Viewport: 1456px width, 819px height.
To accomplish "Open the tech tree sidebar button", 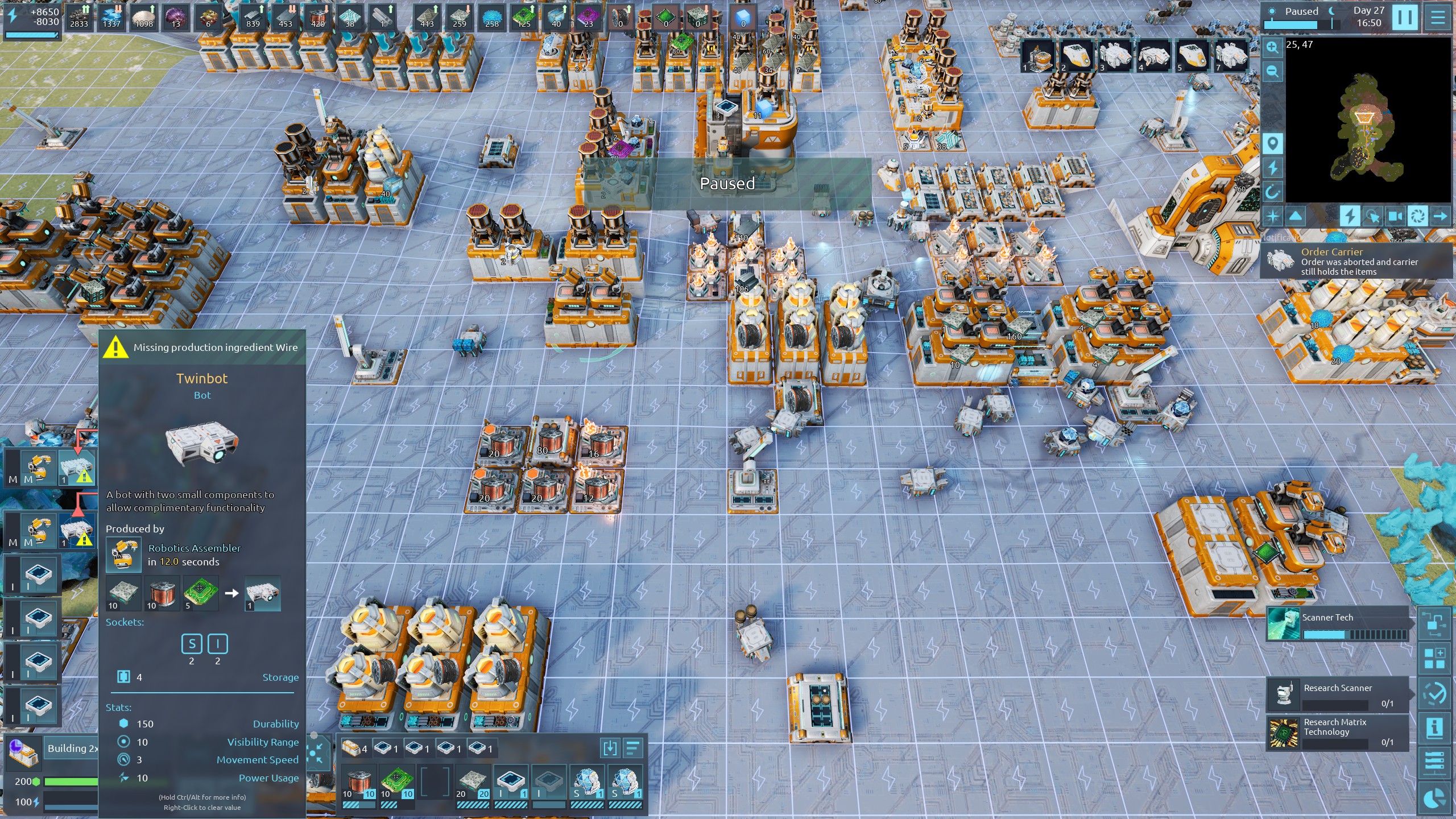I will coord(1434,623).
